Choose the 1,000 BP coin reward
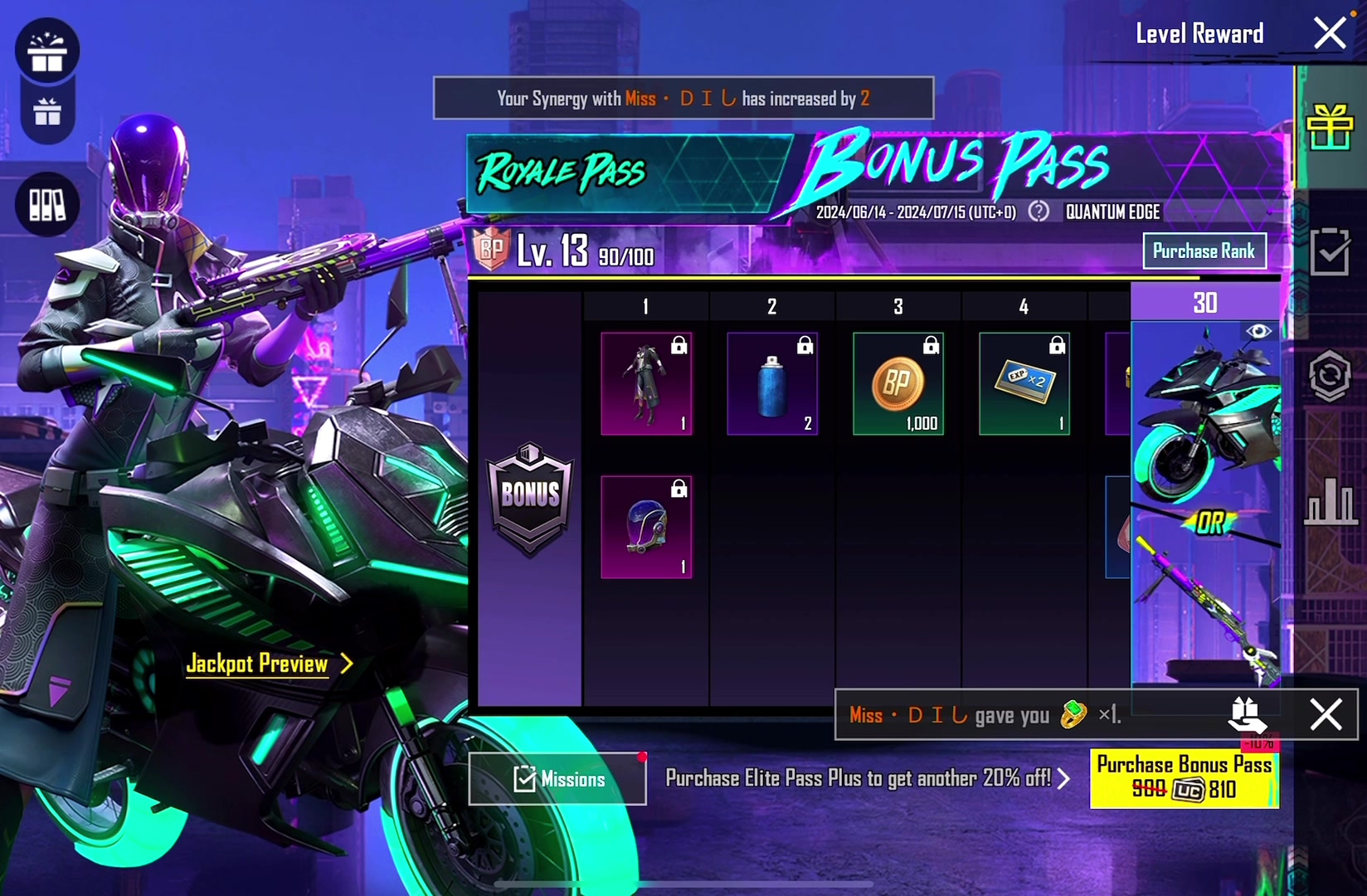This screenshot has height=896, width=1367. (x=898, y=383)
